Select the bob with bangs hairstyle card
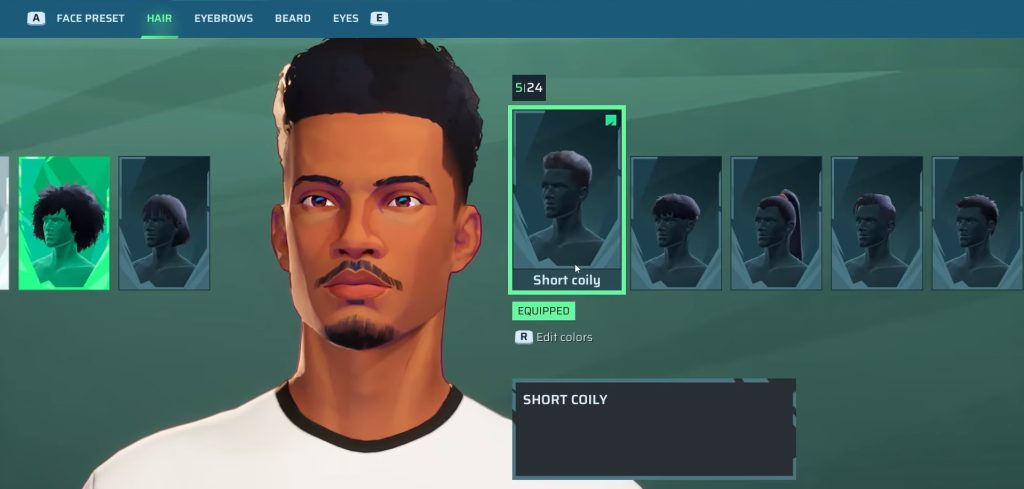Image resolution: width=1024 pixels, height=489 pixels. [x=164, y=223]
